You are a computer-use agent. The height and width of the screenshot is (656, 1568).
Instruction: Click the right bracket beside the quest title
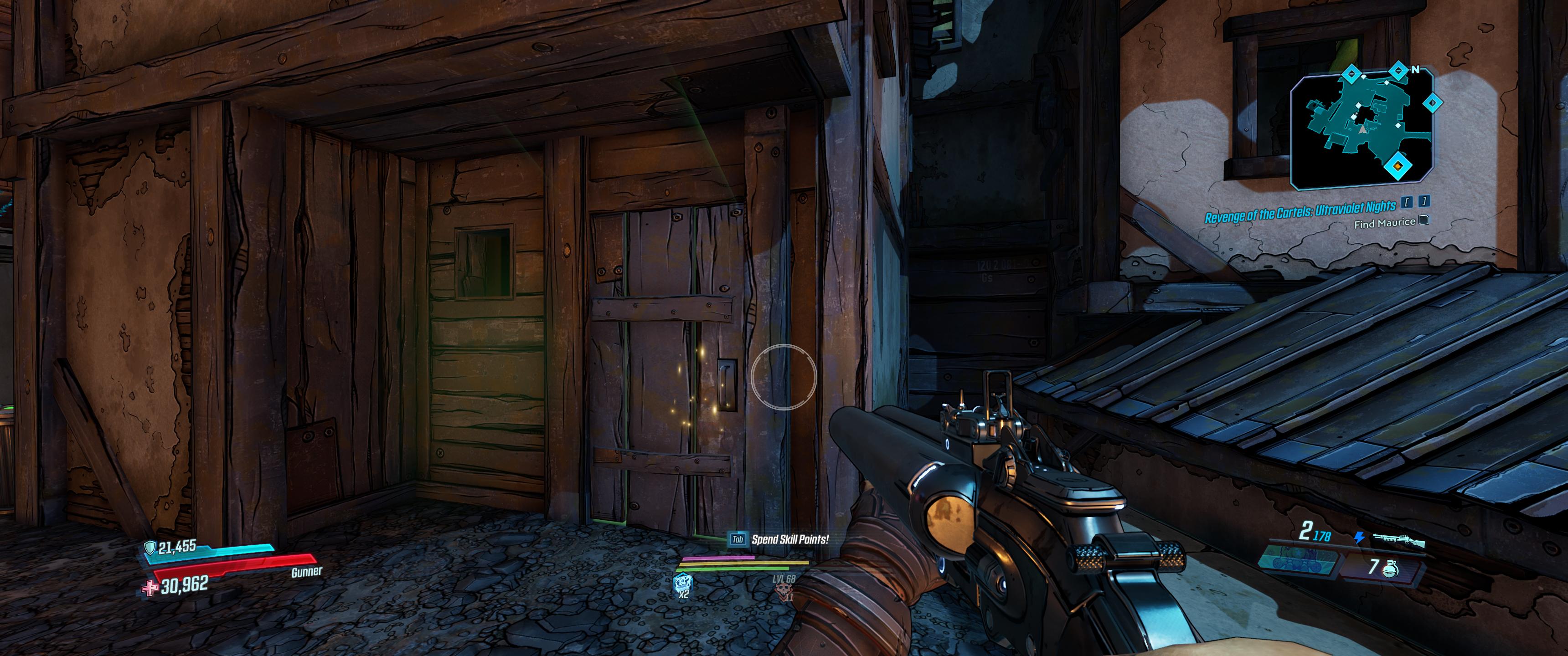coord(1424,202)
